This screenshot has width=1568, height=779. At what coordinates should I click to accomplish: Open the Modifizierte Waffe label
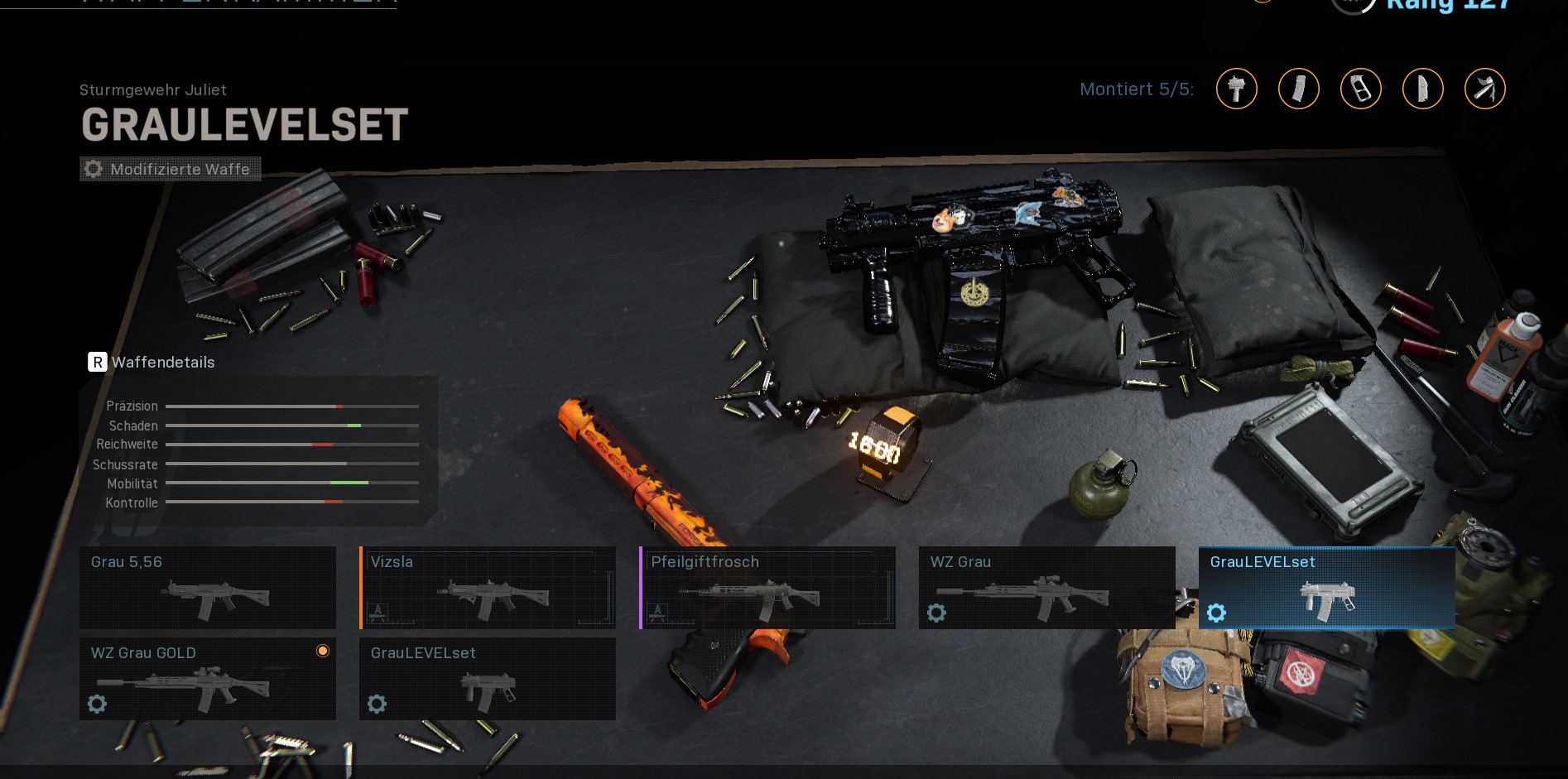tap(171, 169)
